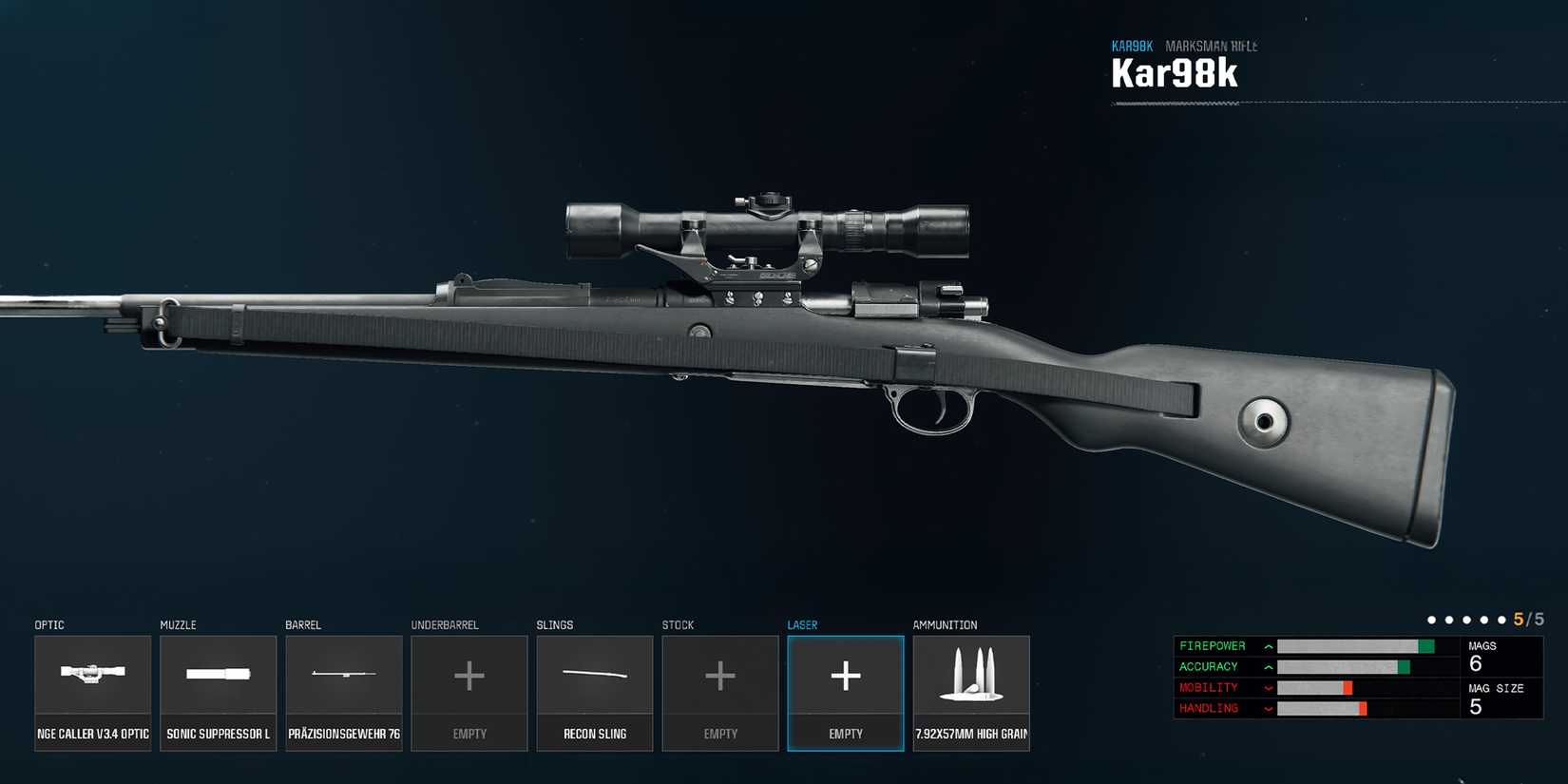The height and width of the screenshot is (784, 1568).
Task: Click the empty Underbarrel plus icon
Action: pos(468,677)
